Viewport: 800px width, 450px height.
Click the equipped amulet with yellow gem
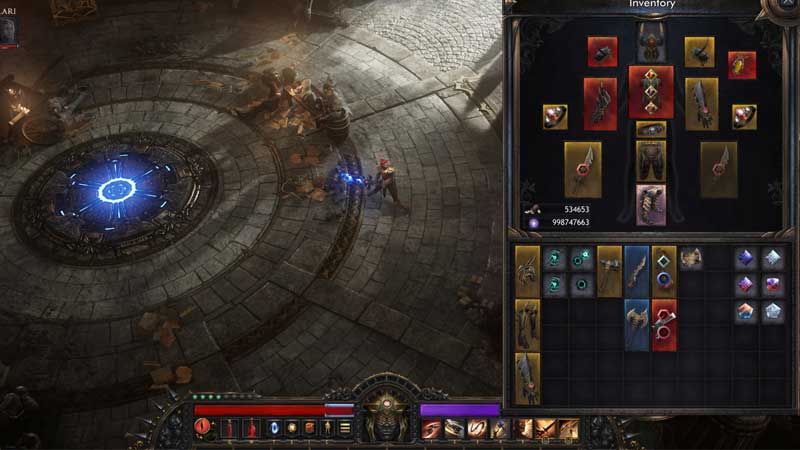742,65
